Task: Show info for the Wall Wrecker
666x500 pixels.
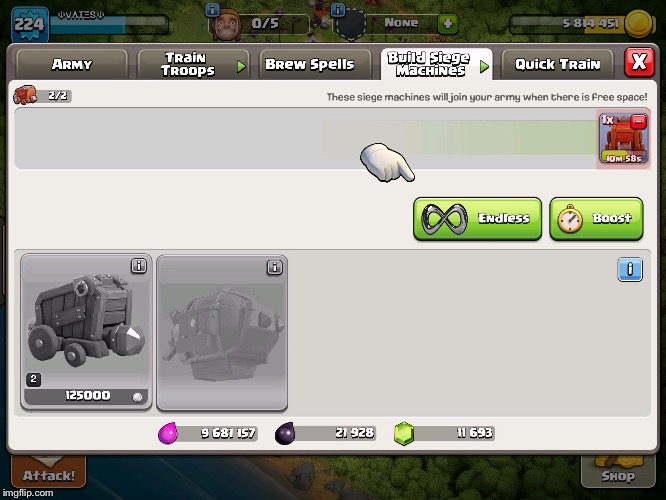Action: pos(139,267)
